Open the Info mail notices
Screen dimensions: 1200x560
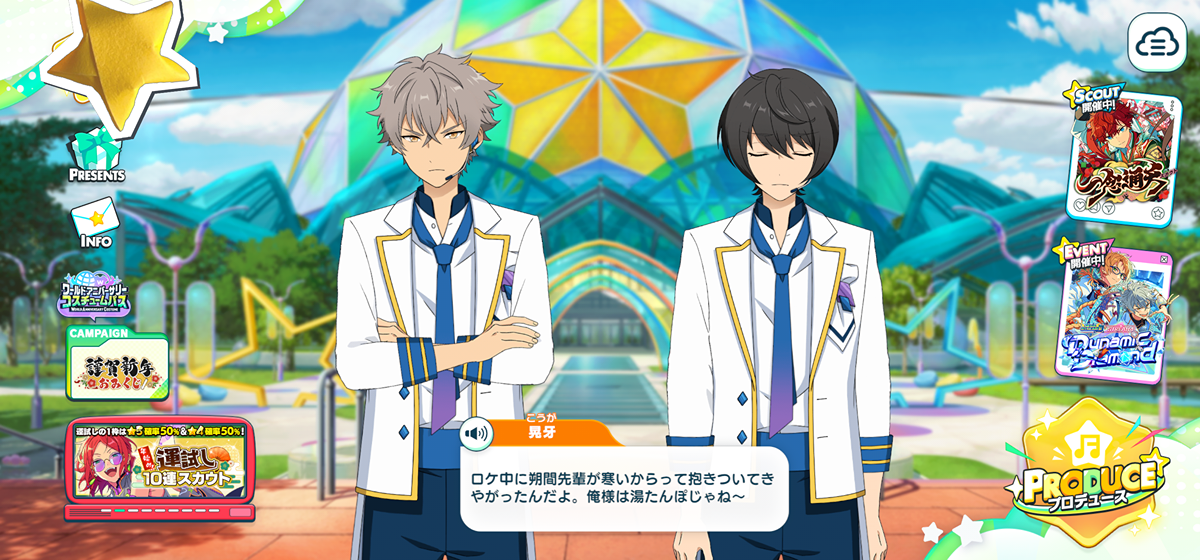pyautogui.click(x=96, y=223)
